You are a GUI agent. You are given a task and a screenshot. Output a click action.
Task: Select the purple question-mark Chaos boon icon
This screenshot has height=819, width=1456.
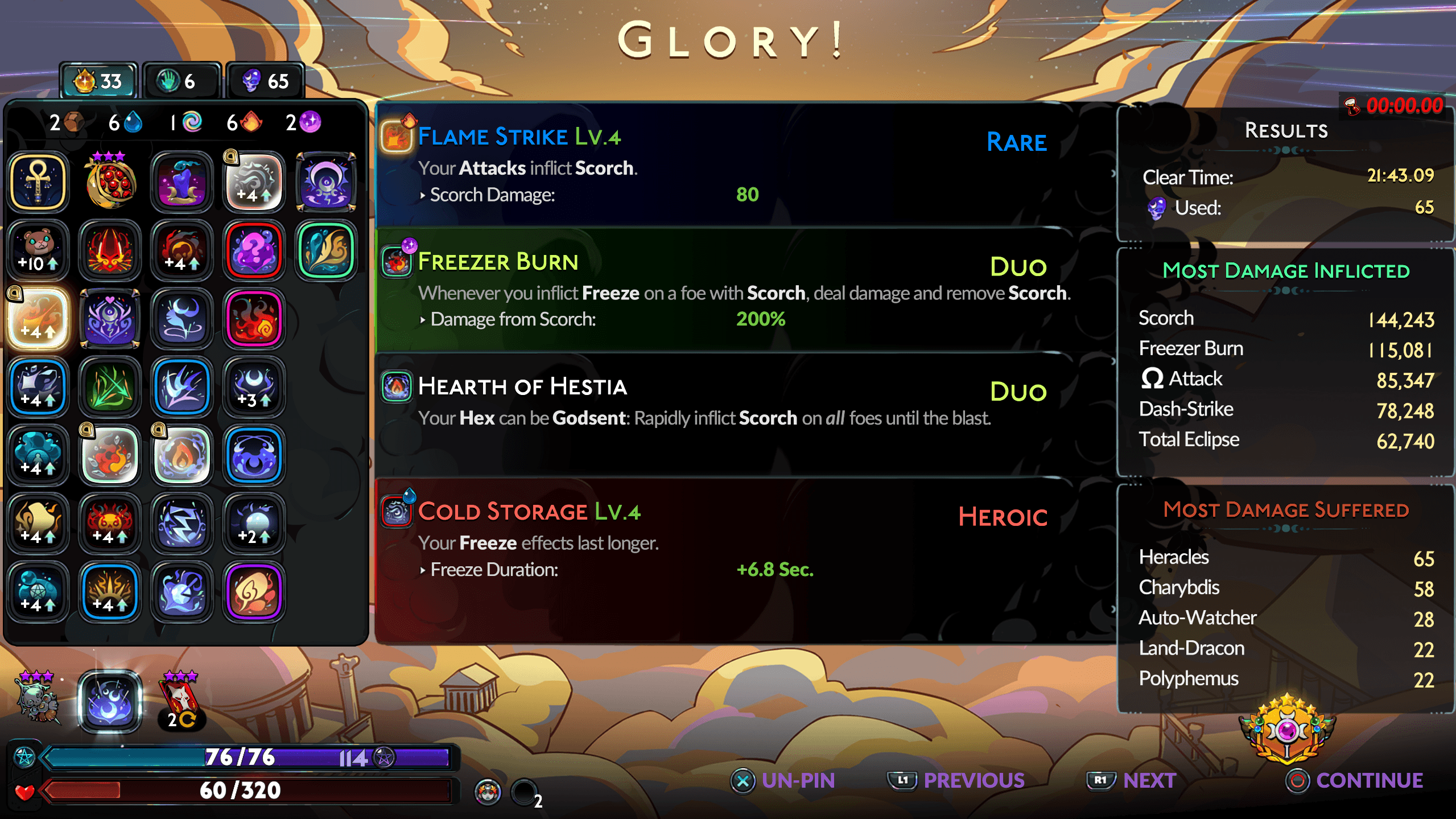254,249
